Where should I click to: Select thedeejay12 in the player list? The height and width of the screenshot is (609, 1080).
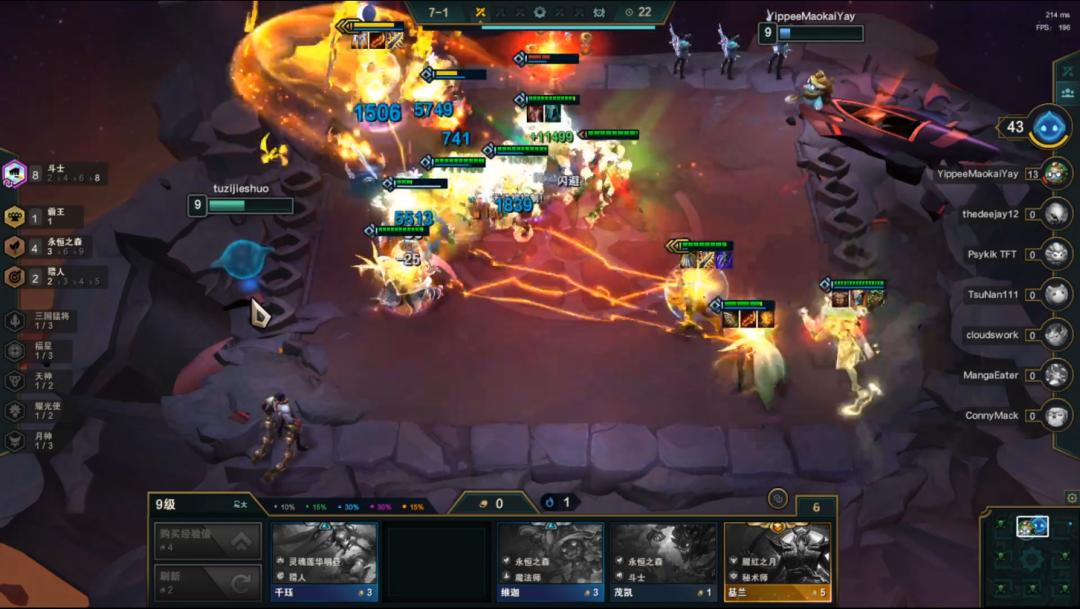1056,213
